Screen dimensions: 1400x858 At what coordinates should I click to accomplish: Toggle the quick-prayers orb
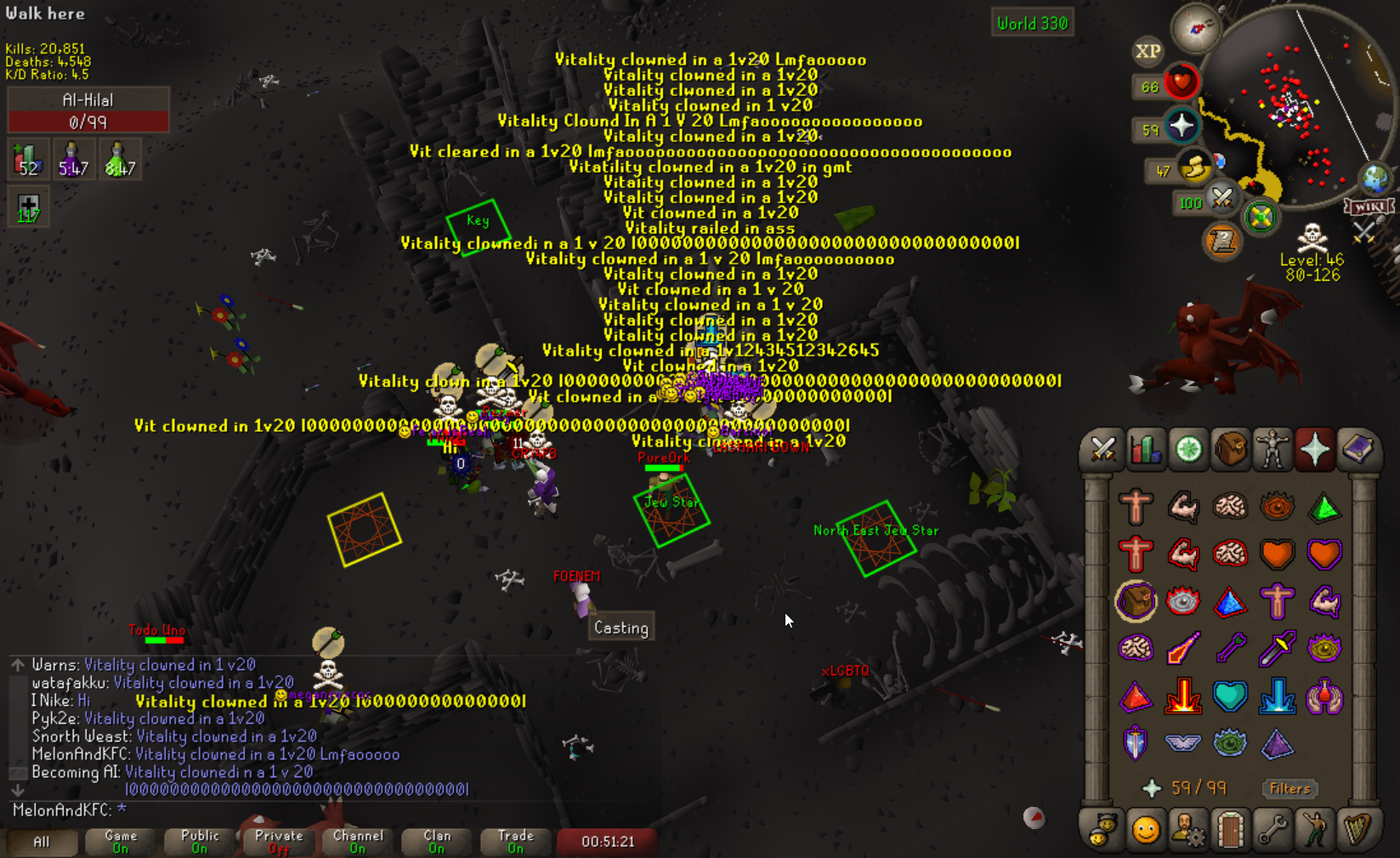[x=1182, y=127]
